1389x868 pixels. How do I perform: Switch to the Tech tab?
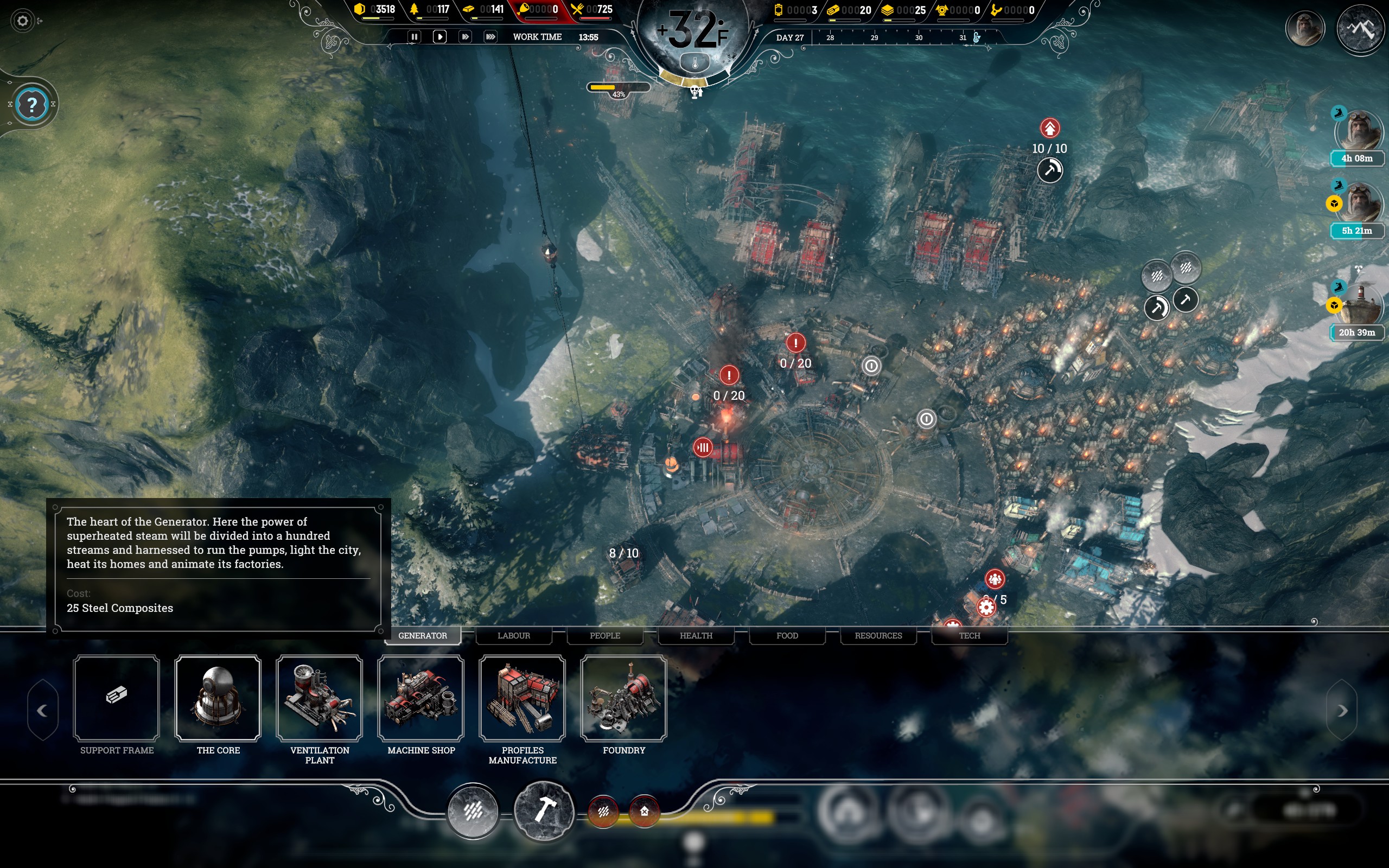pyautogui.click(x=970, y=635)
